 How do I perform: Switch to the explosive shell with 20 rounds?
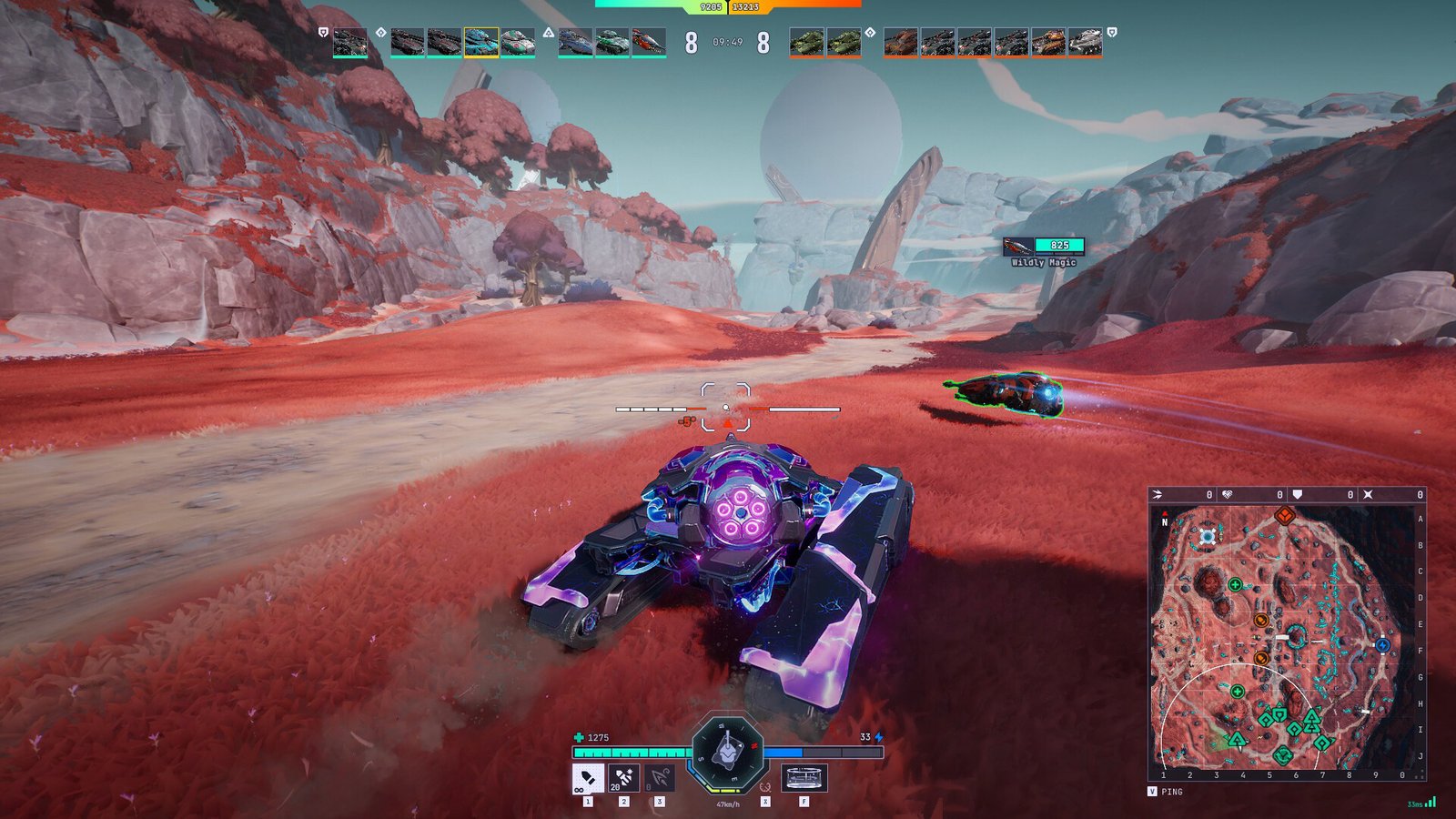click(x=623, y=779)
